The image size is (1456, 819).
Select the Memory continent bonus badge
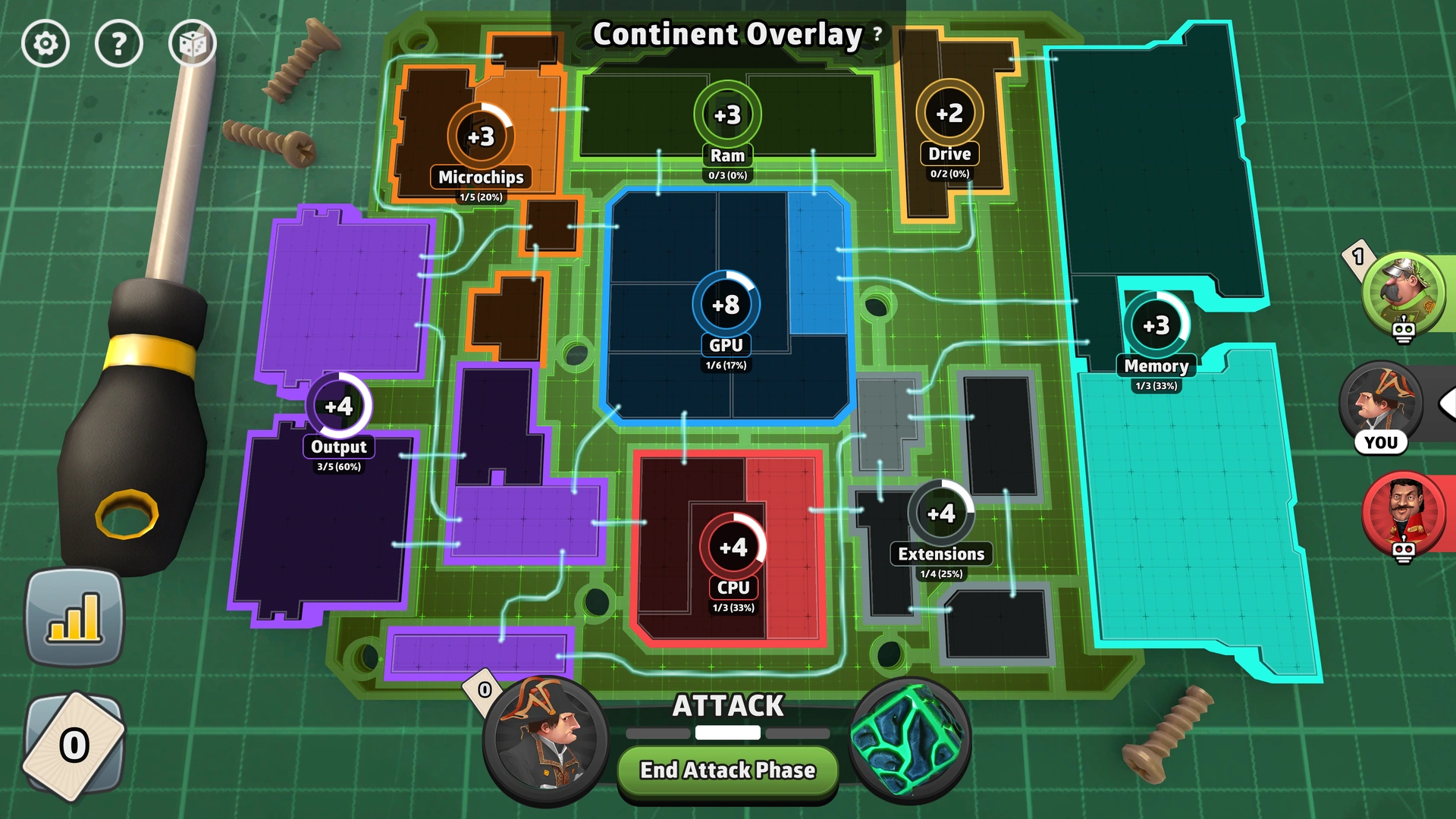(x=1157, y=328)
